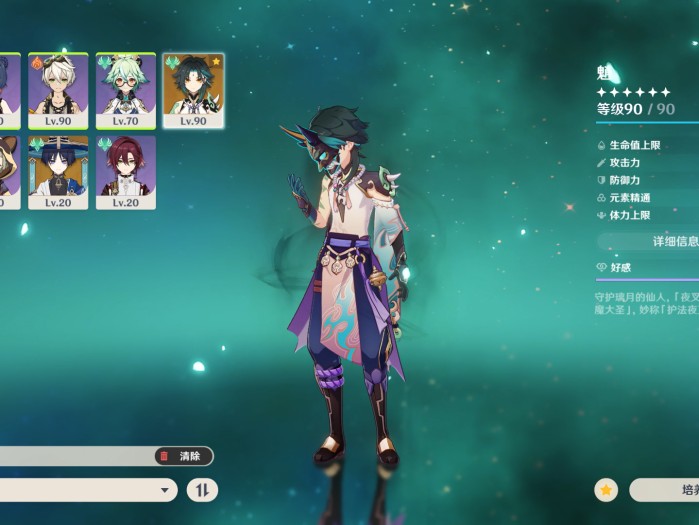Click the 清除 clear filter button

(184, 456)
